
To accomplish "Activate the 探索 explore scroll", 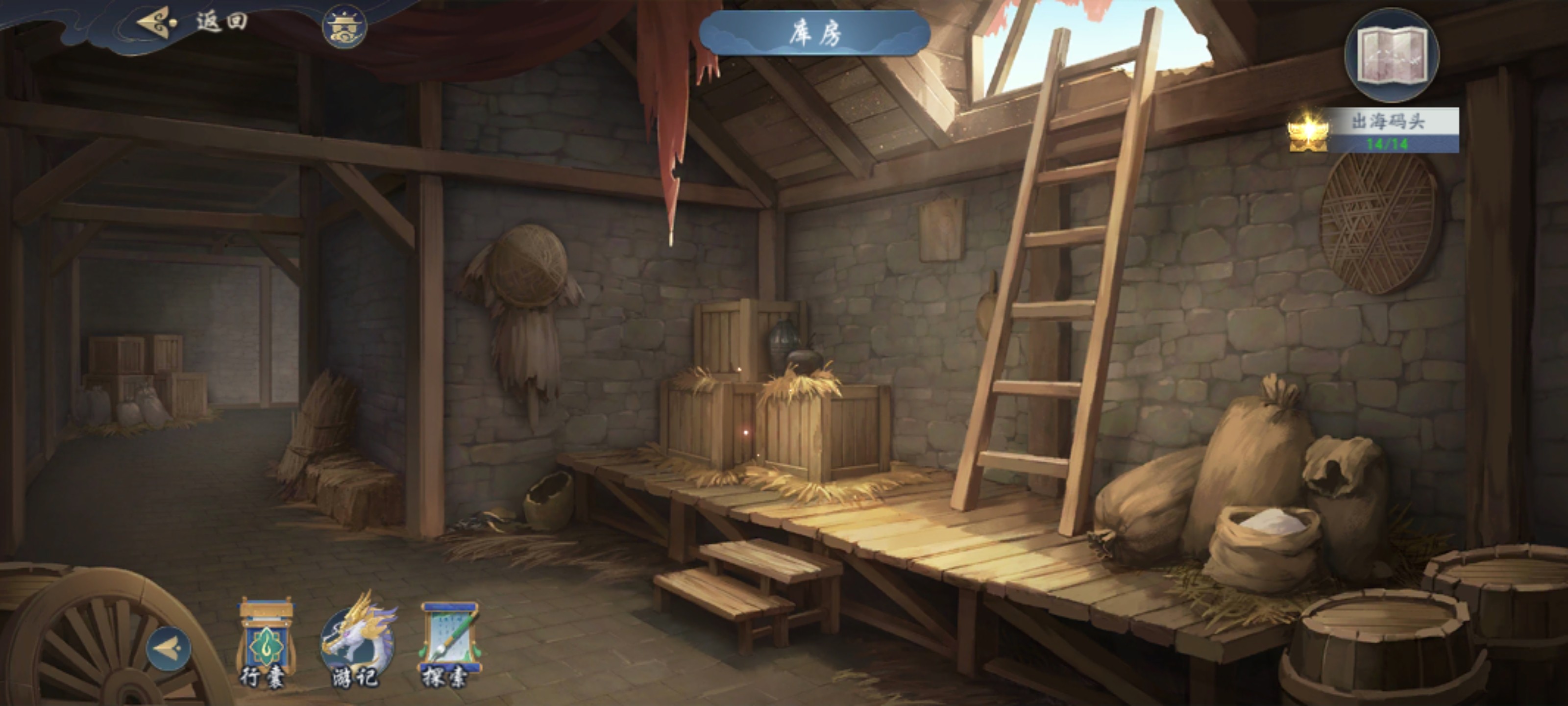I will pyautogui.click(x=449, y=643).
